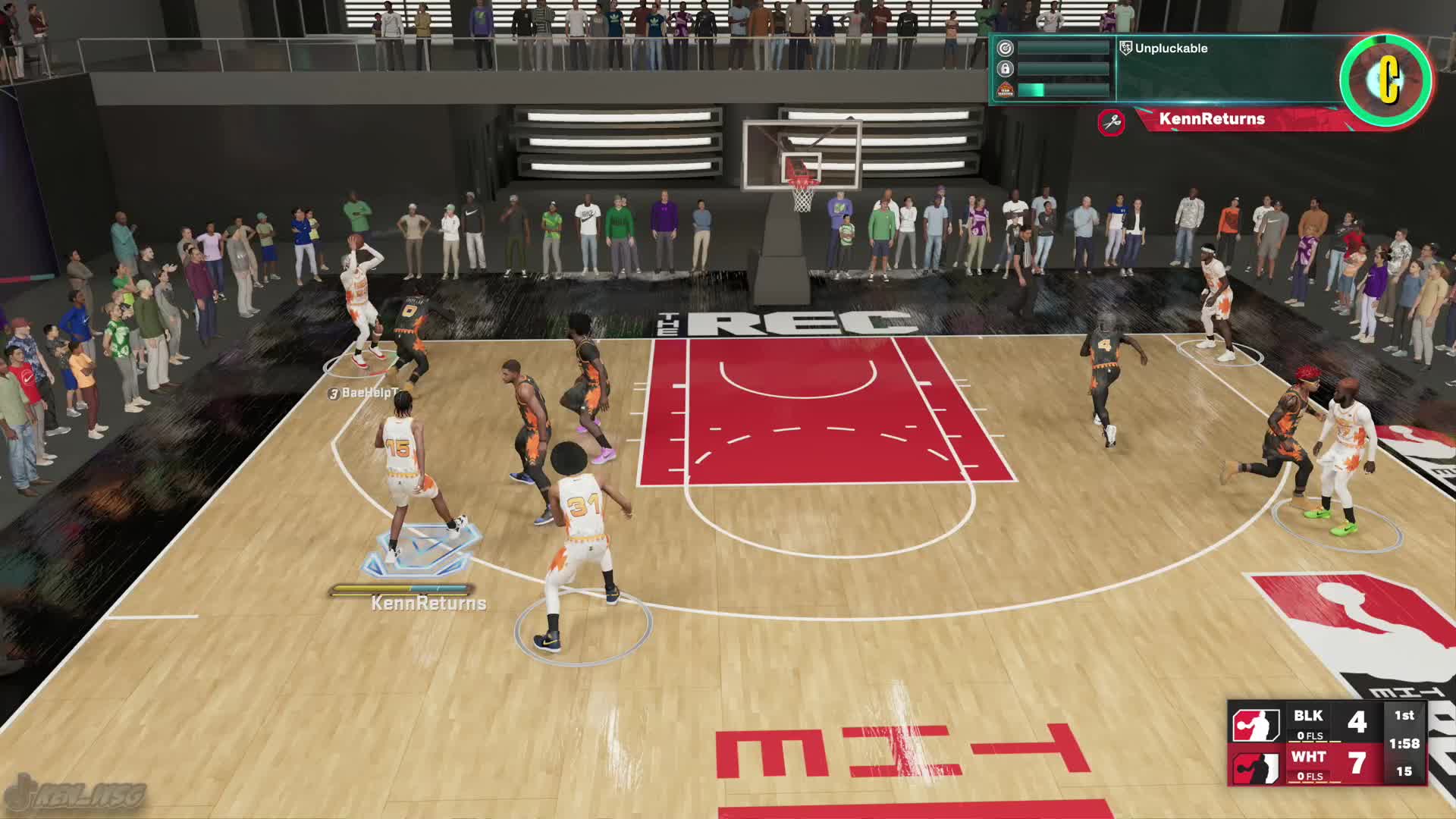Image resolution: width=1456 pixels, height=819 pixels.
Task: Click the Unpluckable badge icon
Action: pos(1125,49)
